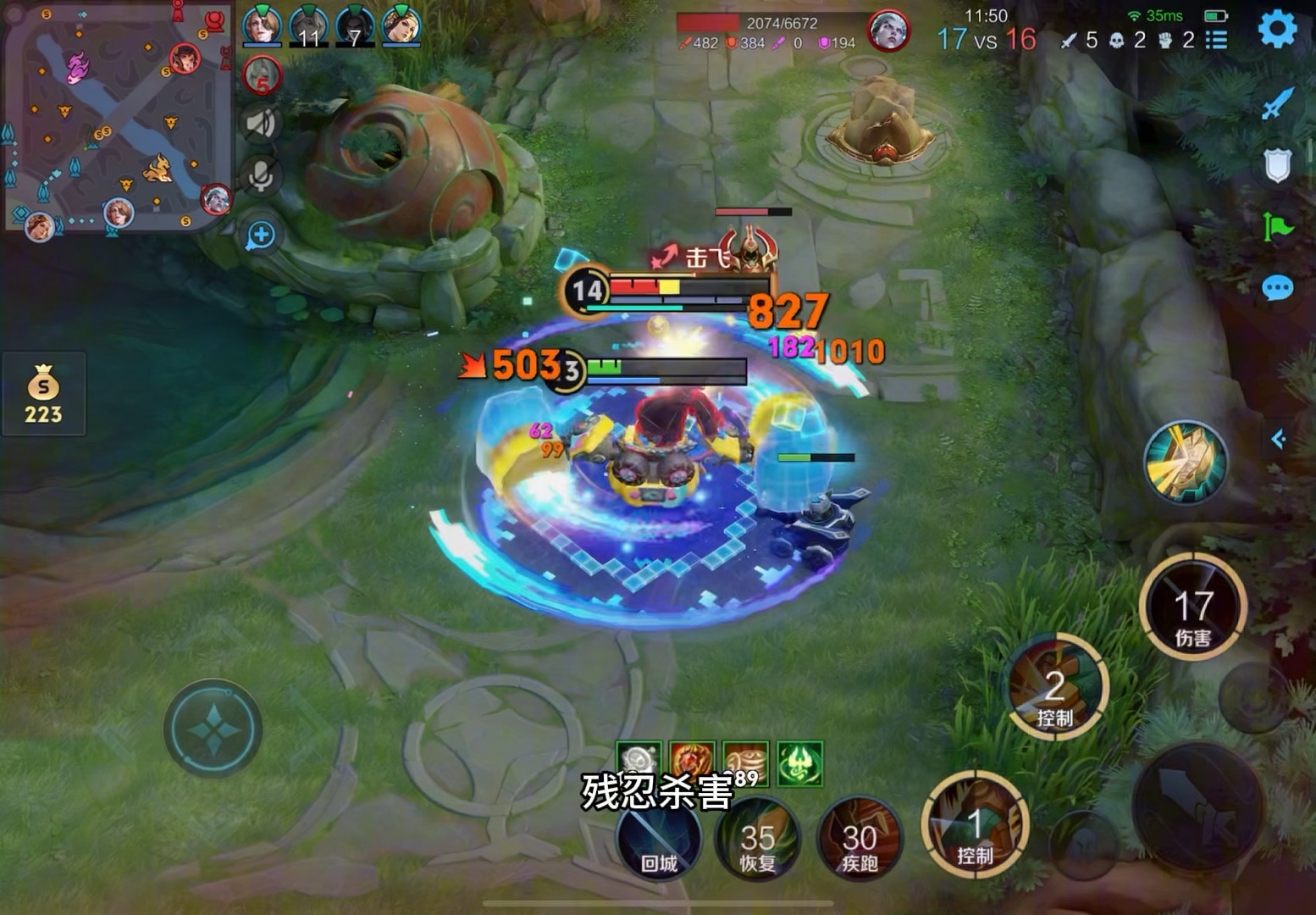Cast the first 控制 skill
The height and width of the screenshot is (915, 1316).
975,825
